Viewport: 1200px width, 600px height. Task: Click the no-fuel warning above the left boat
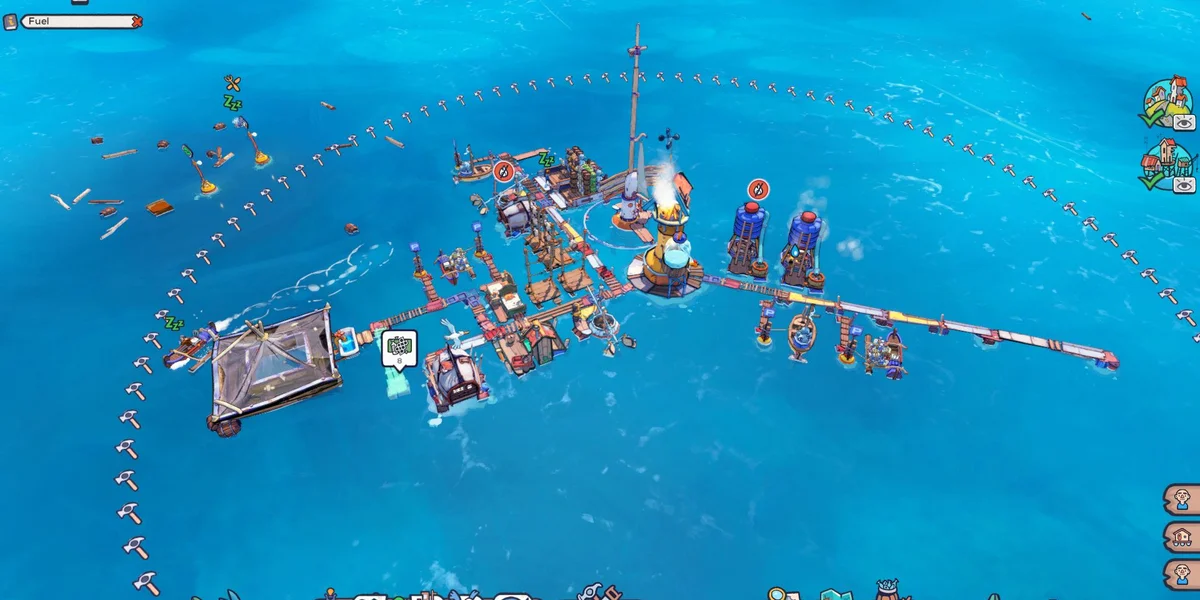506,169
